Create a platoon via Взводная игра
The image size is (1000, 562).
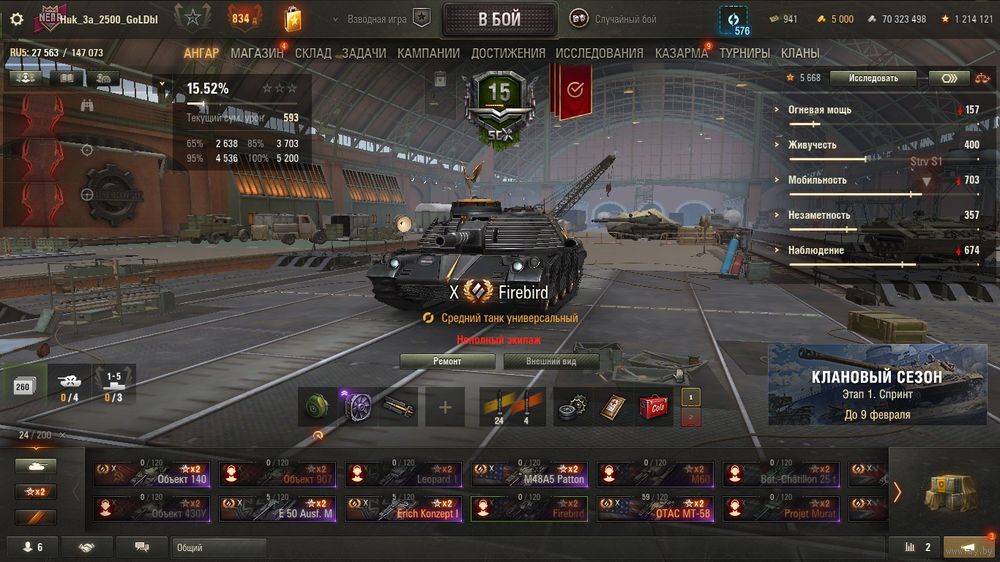point(390,19)
